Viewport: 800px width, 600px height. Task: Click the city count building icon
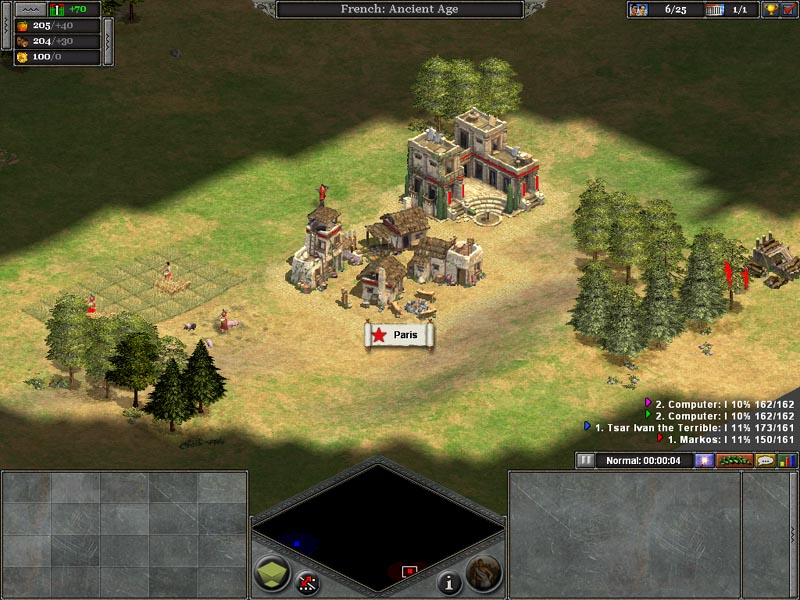[x=714, y=10]
